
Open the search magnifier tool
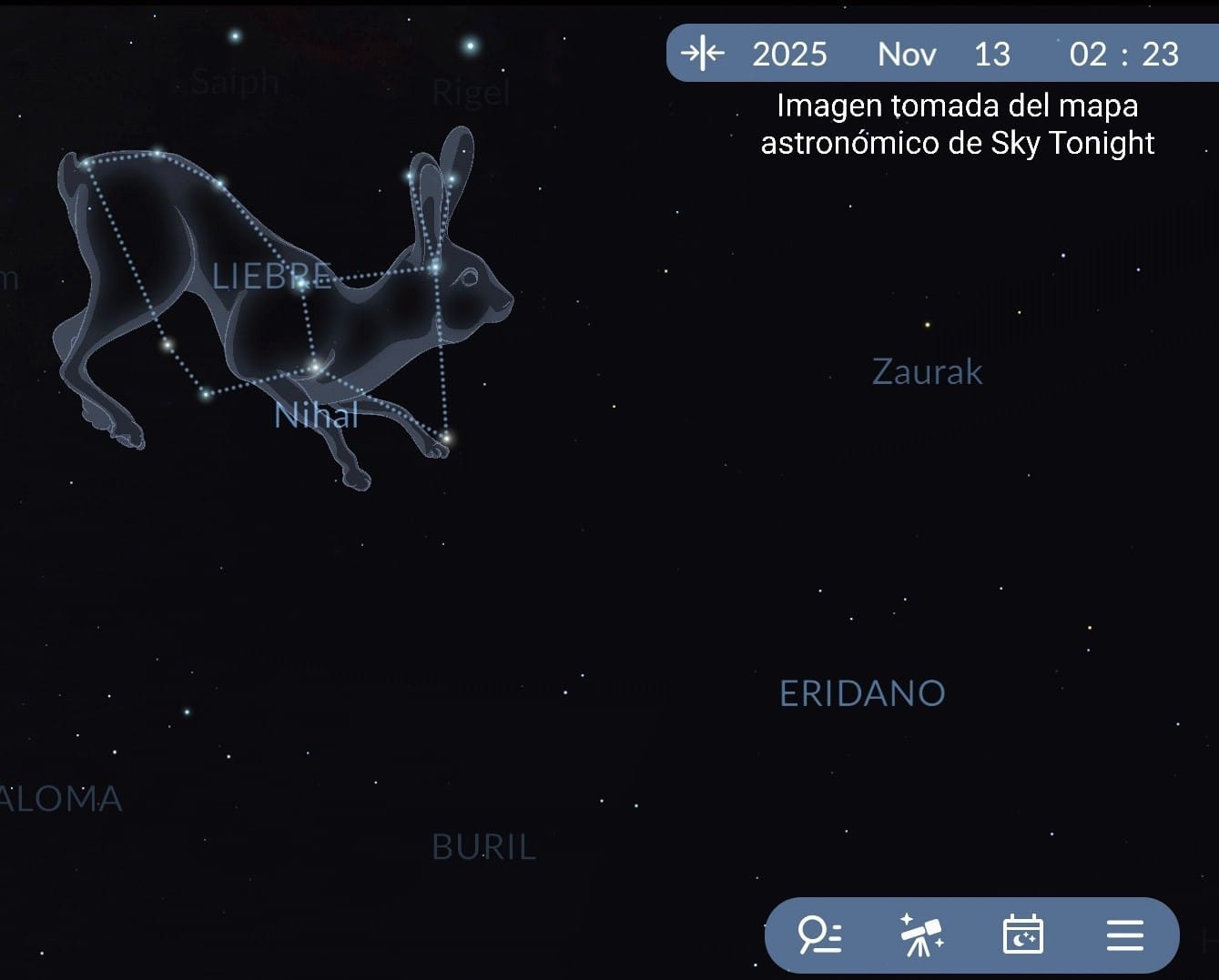coord(819,935)
